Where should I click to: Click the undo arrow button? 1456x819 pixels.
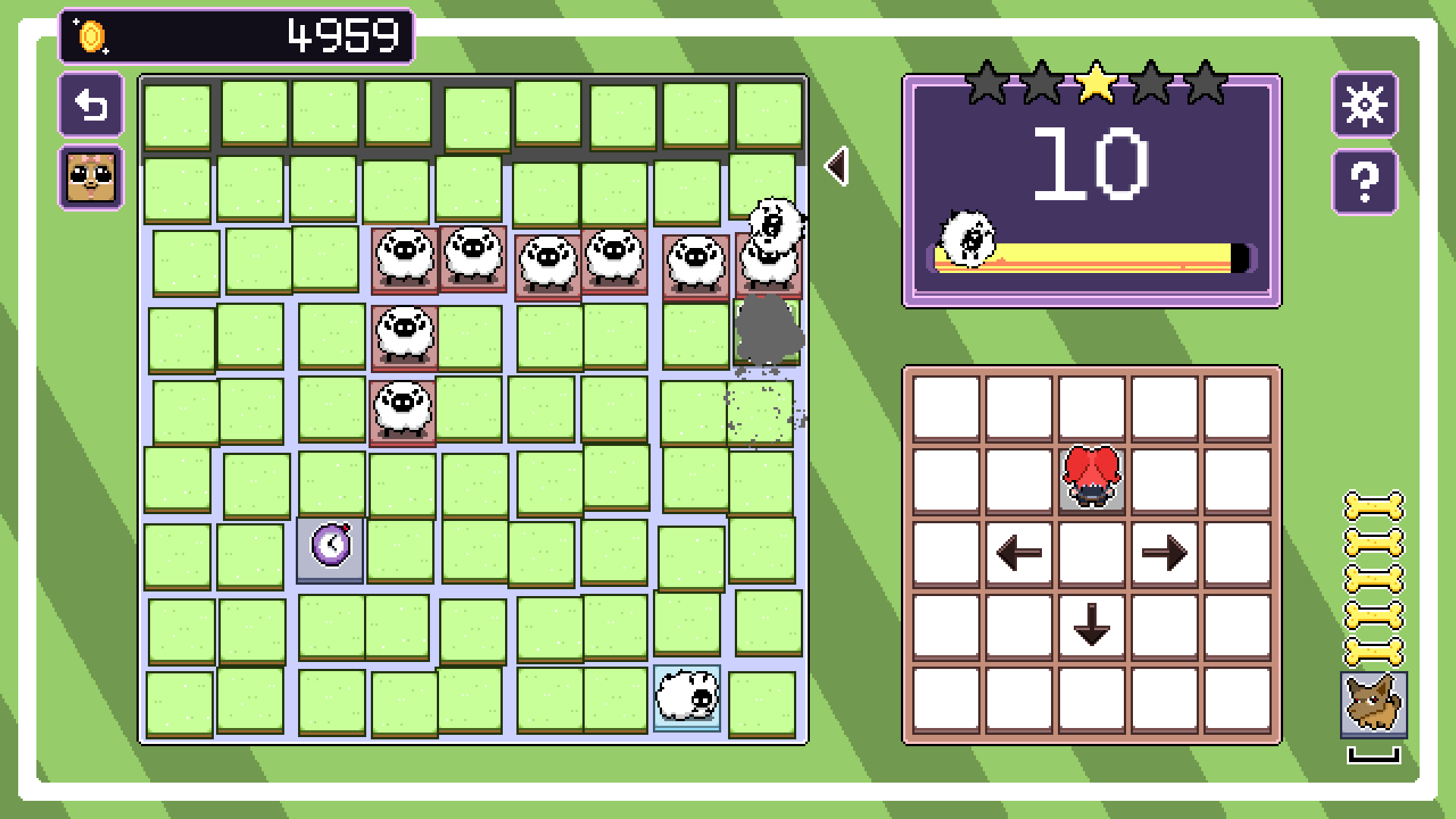coord(91,105)
